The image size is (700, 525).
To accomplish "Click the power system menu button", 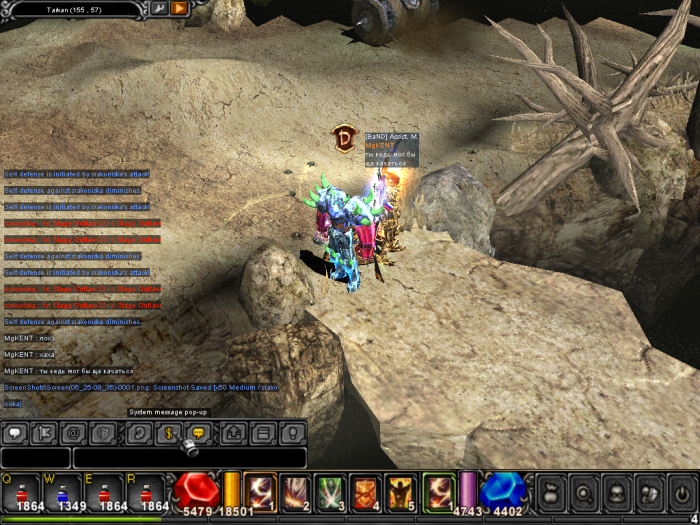I will 682,493.
